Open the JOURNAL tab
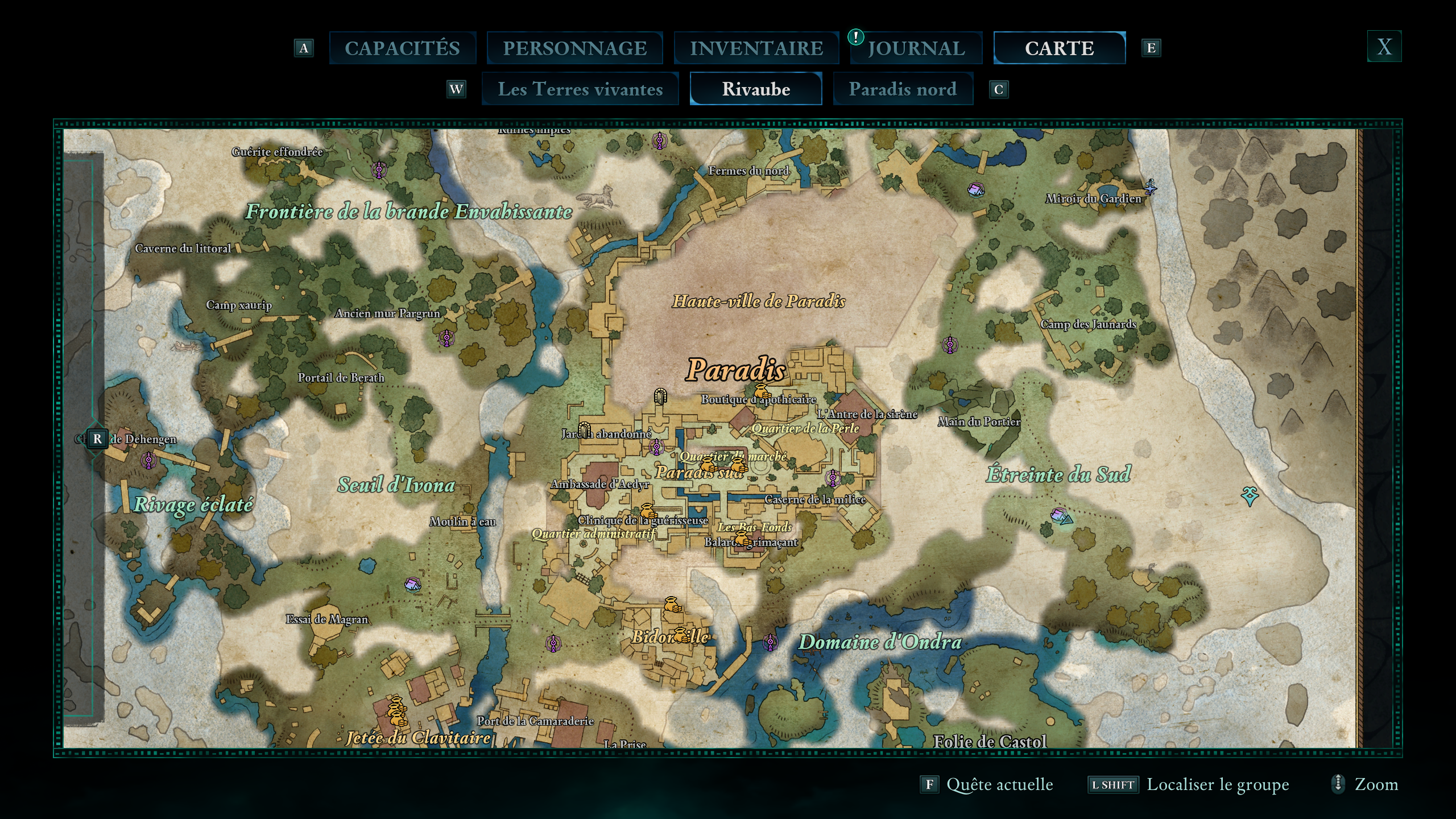This screenshot has width=1456, height=819. 916,48
